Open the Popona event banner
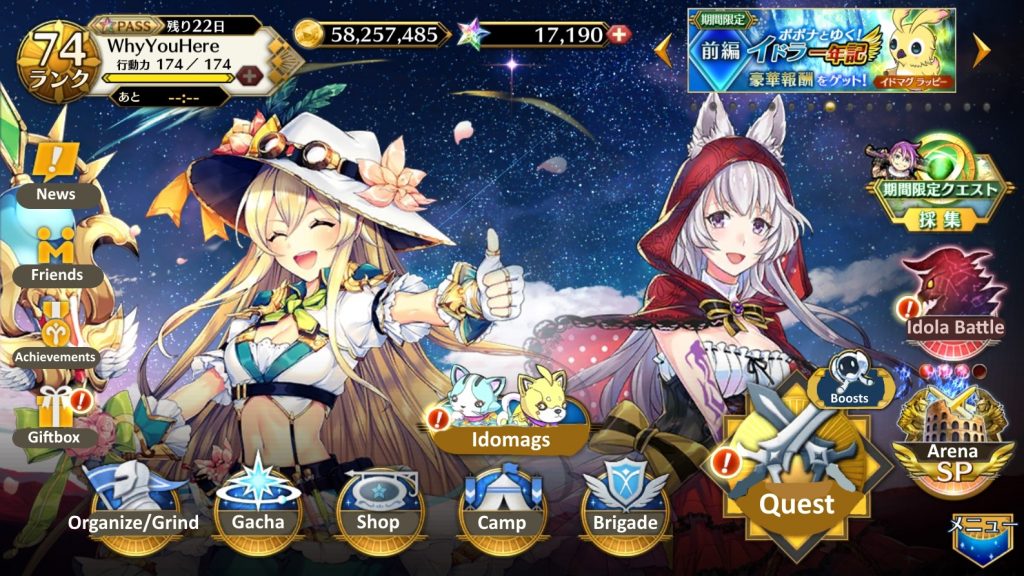 [x=820, y=50]
